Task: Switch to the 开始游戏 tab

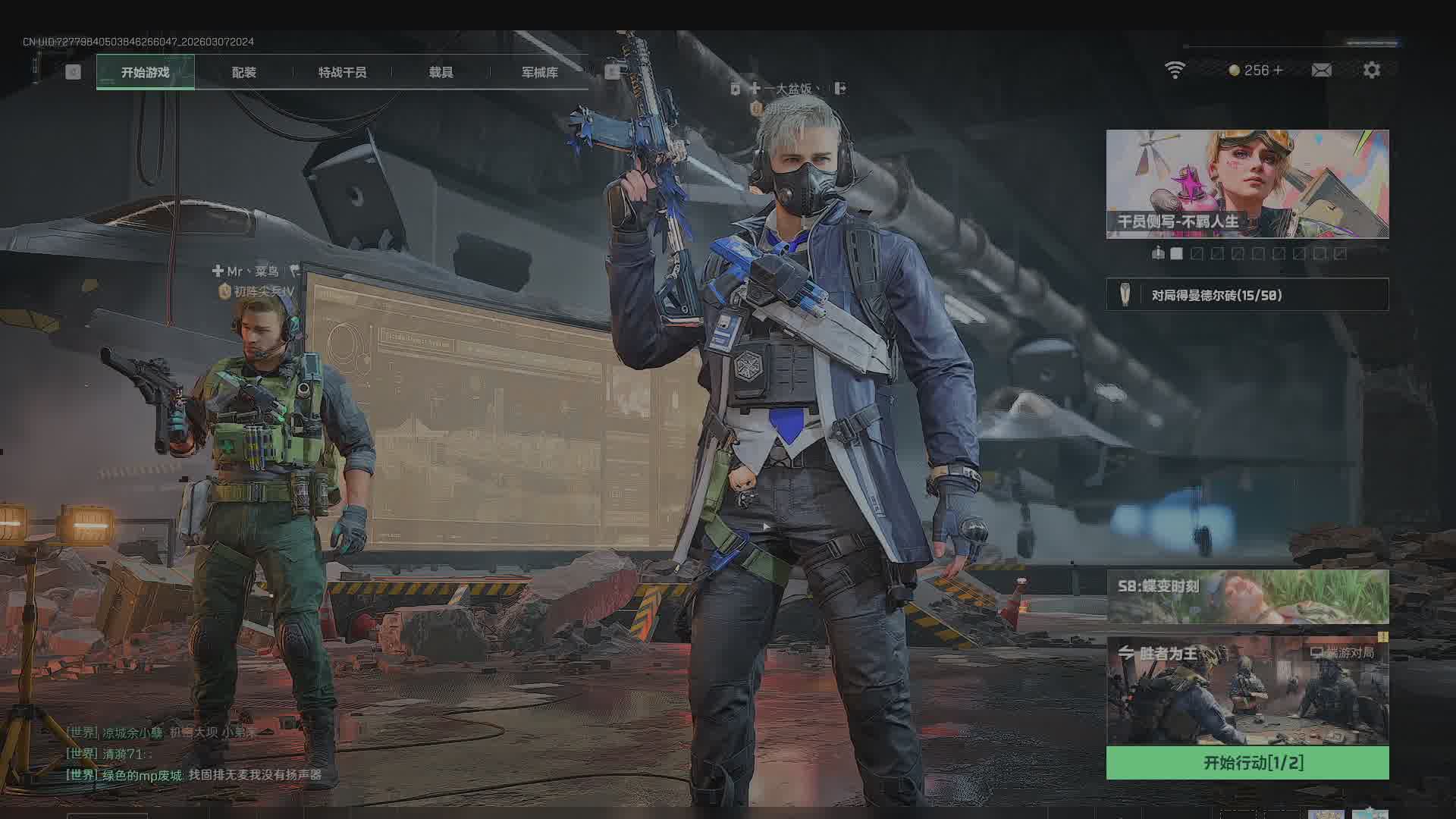Action: tap(145, 73)
